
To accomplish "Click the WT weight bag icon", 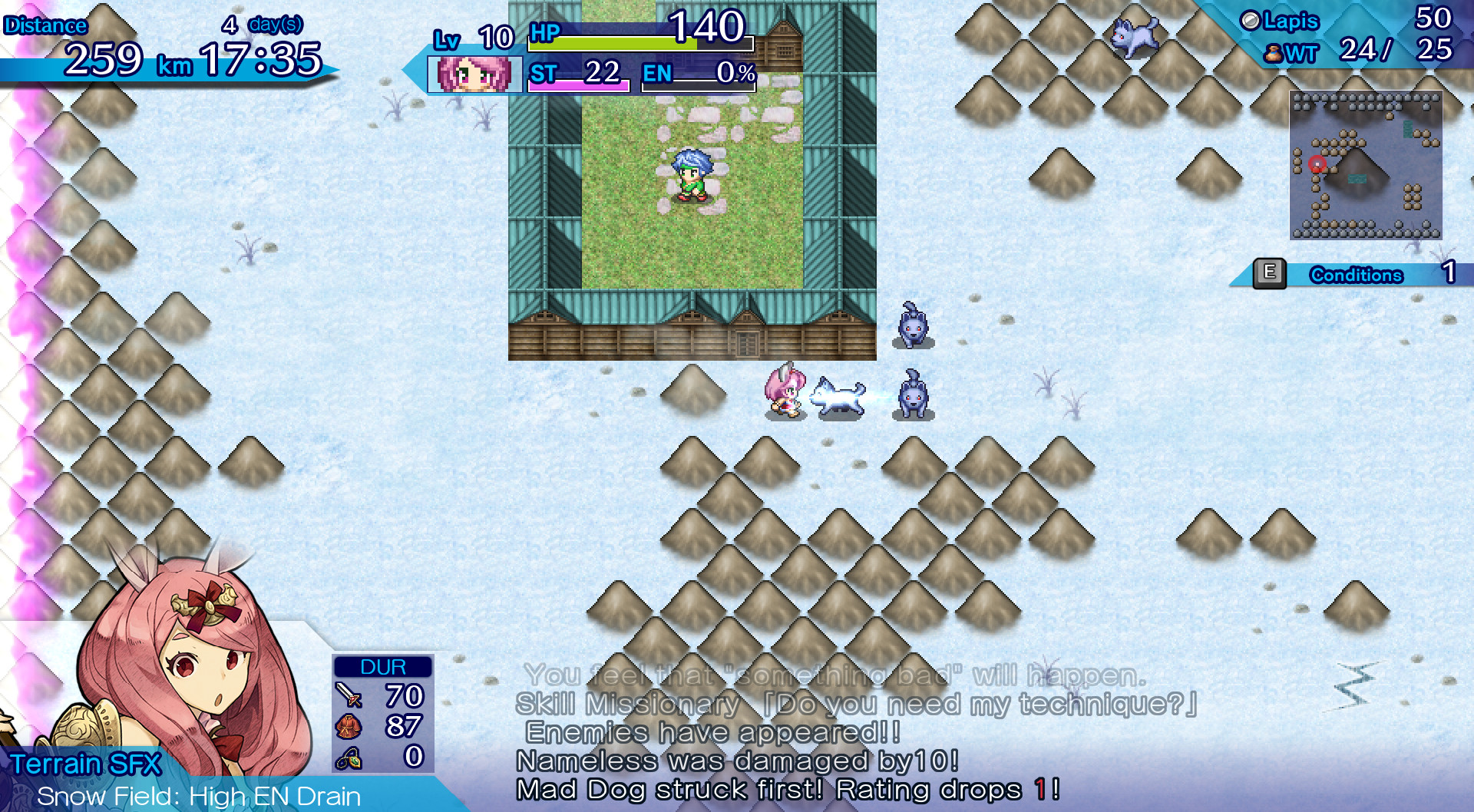I will pyautogui.click(x=1274, y=53).
